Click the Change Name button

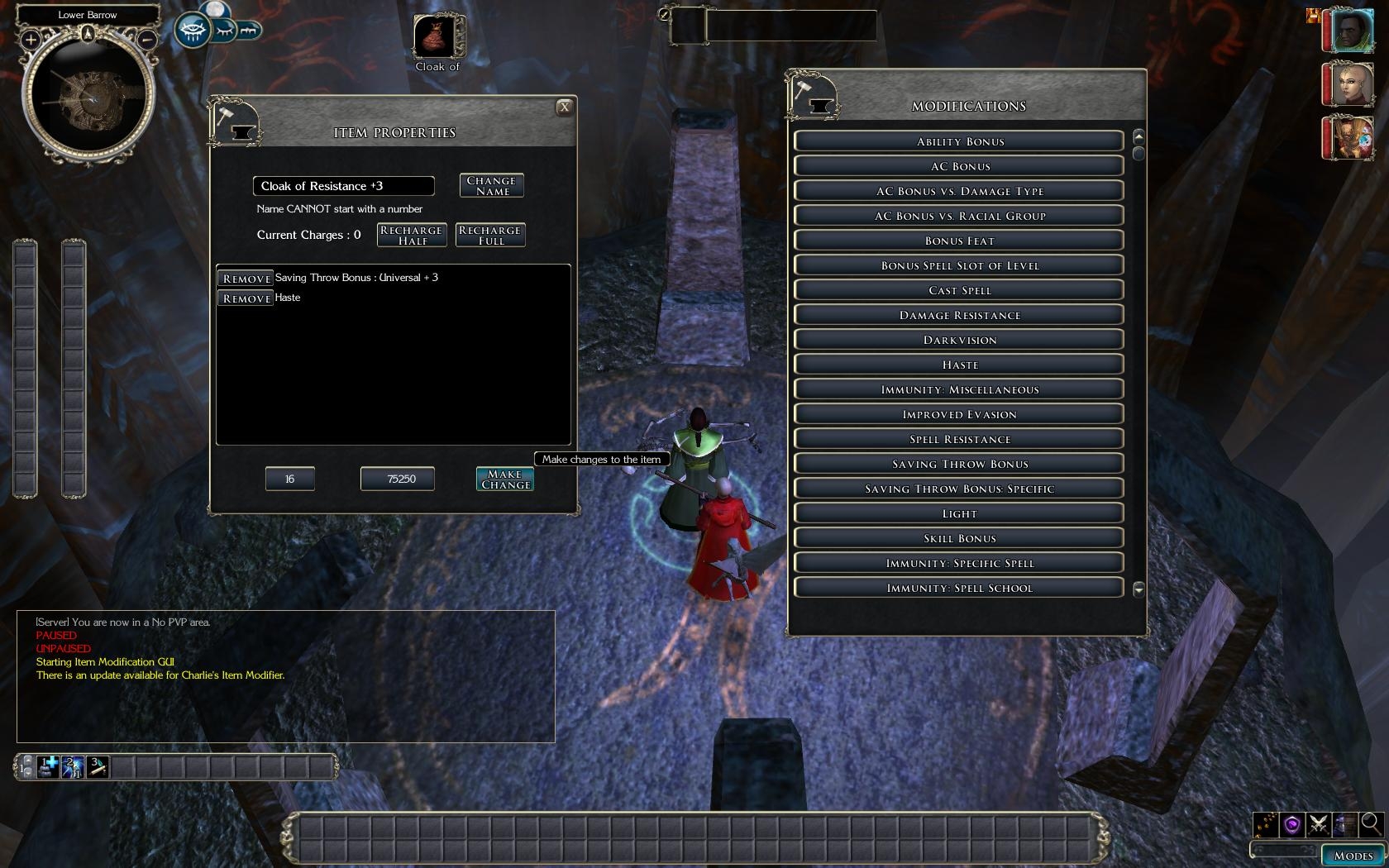491,185
